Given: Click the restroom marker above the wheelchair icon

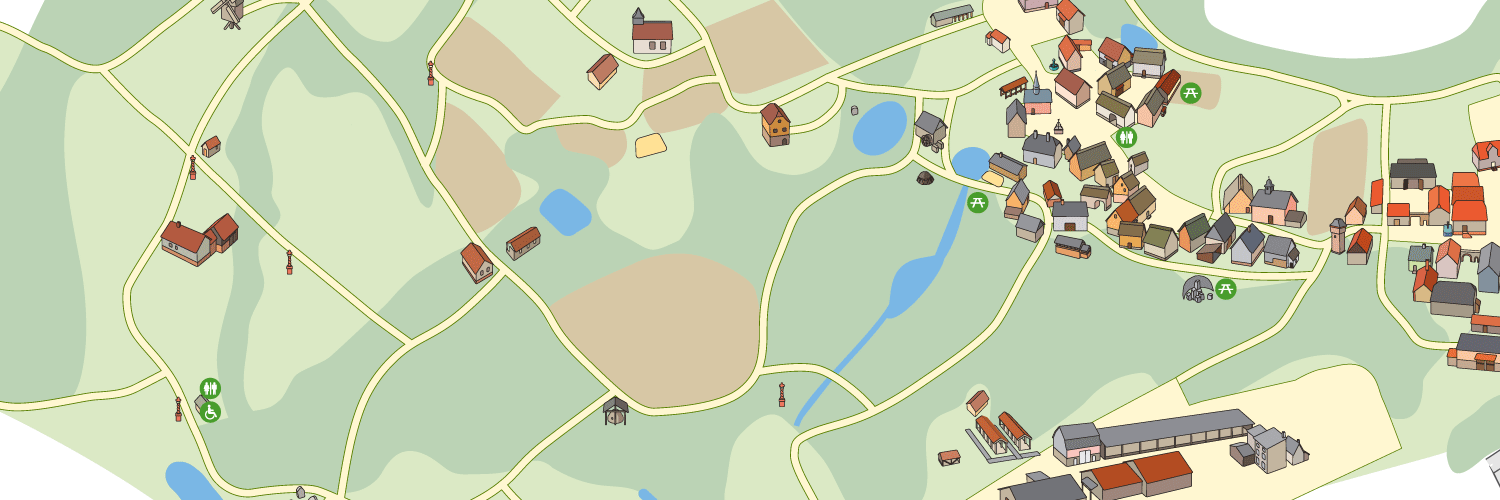Looking at the screenshot, I should (x=210, y=388).
